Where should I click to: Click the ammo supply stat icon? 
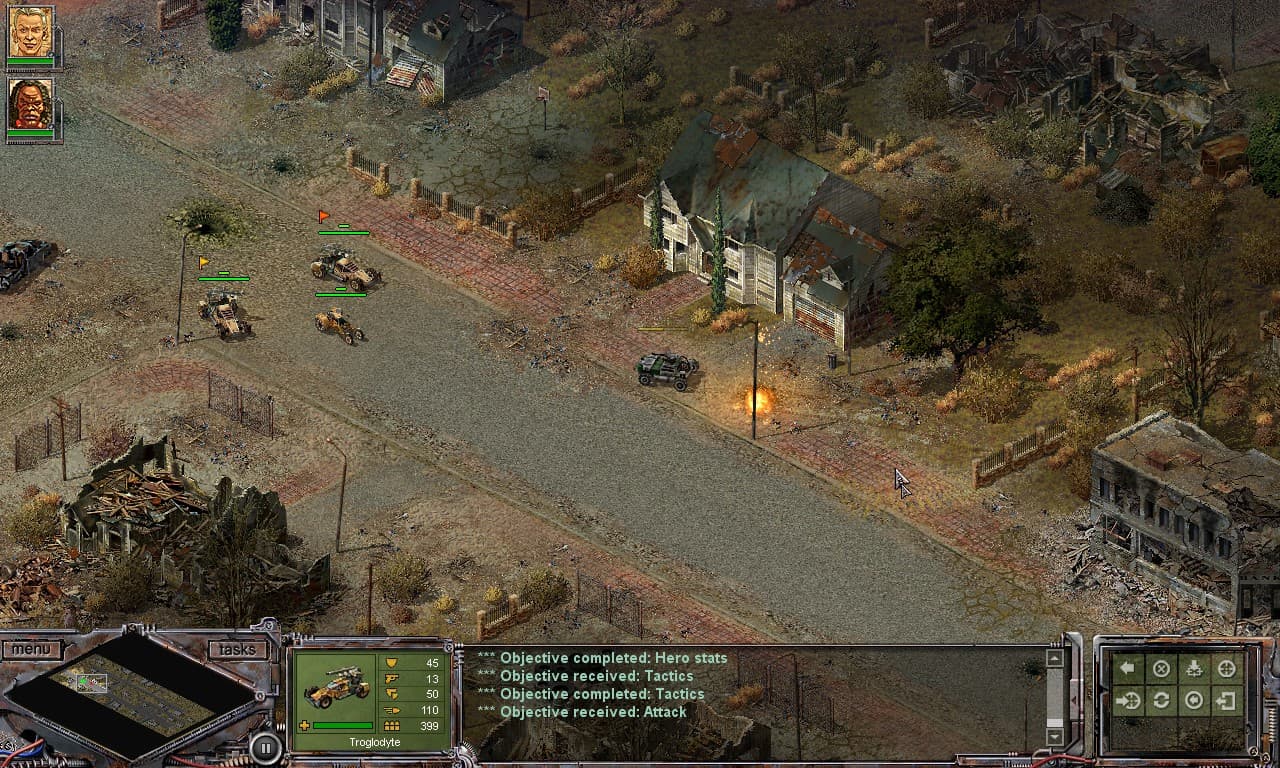click(391, 710)
